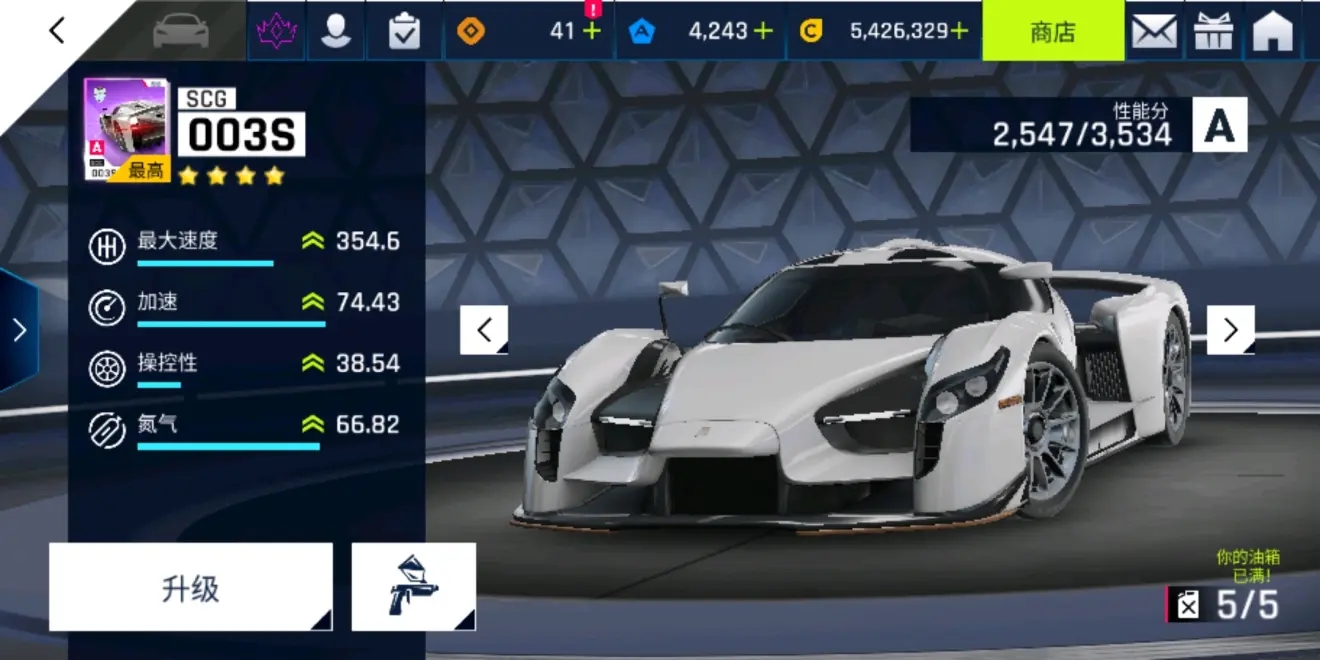Open the garage car icon tab

[181, 31]
